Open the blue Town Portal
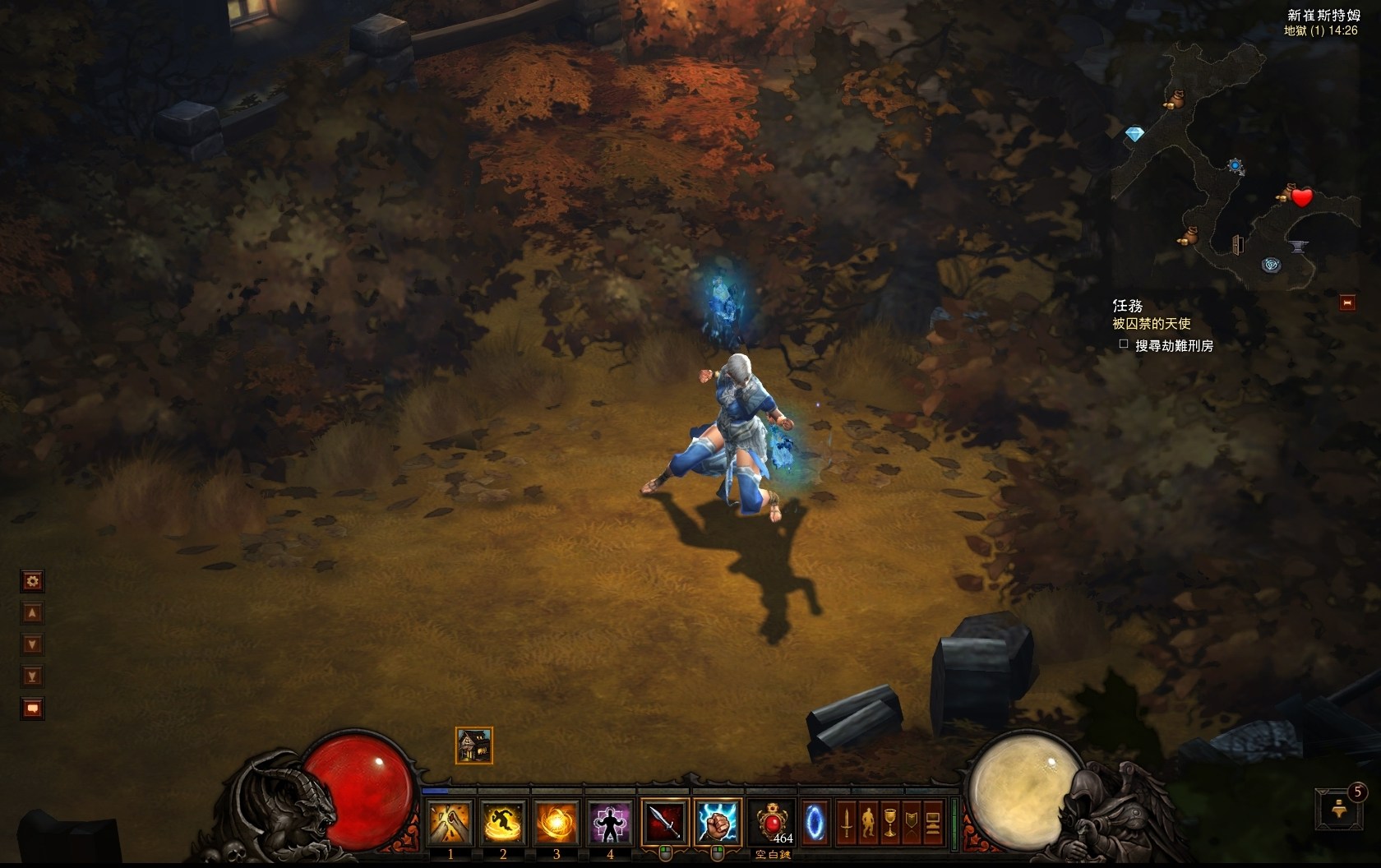The height and width of the screenshot is (868, 1381). tap(815, 822)
